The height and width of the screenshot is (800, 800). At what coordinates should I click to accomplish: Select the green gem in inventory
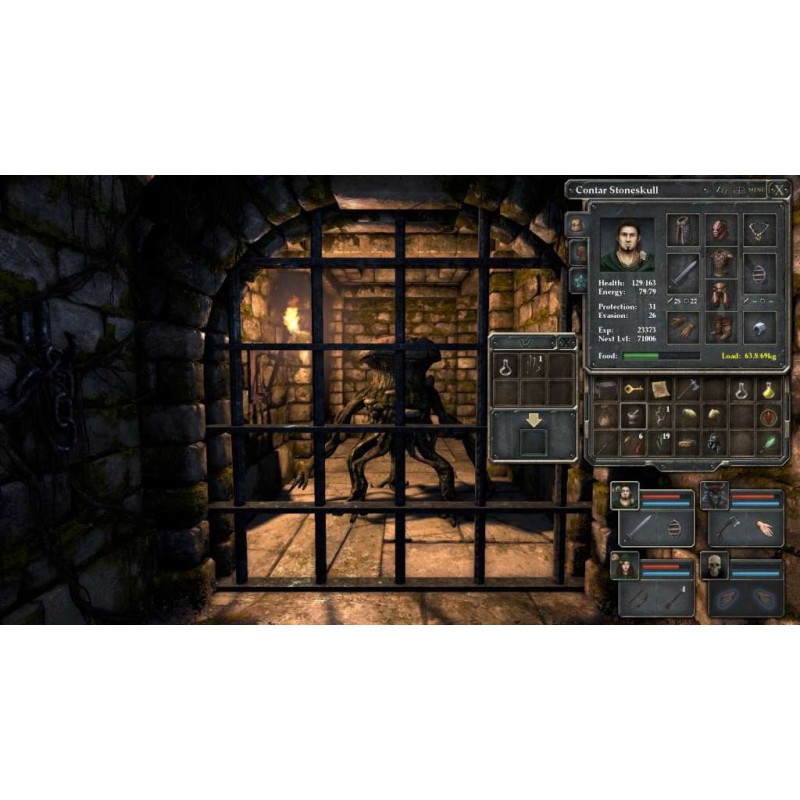(769, 442)
